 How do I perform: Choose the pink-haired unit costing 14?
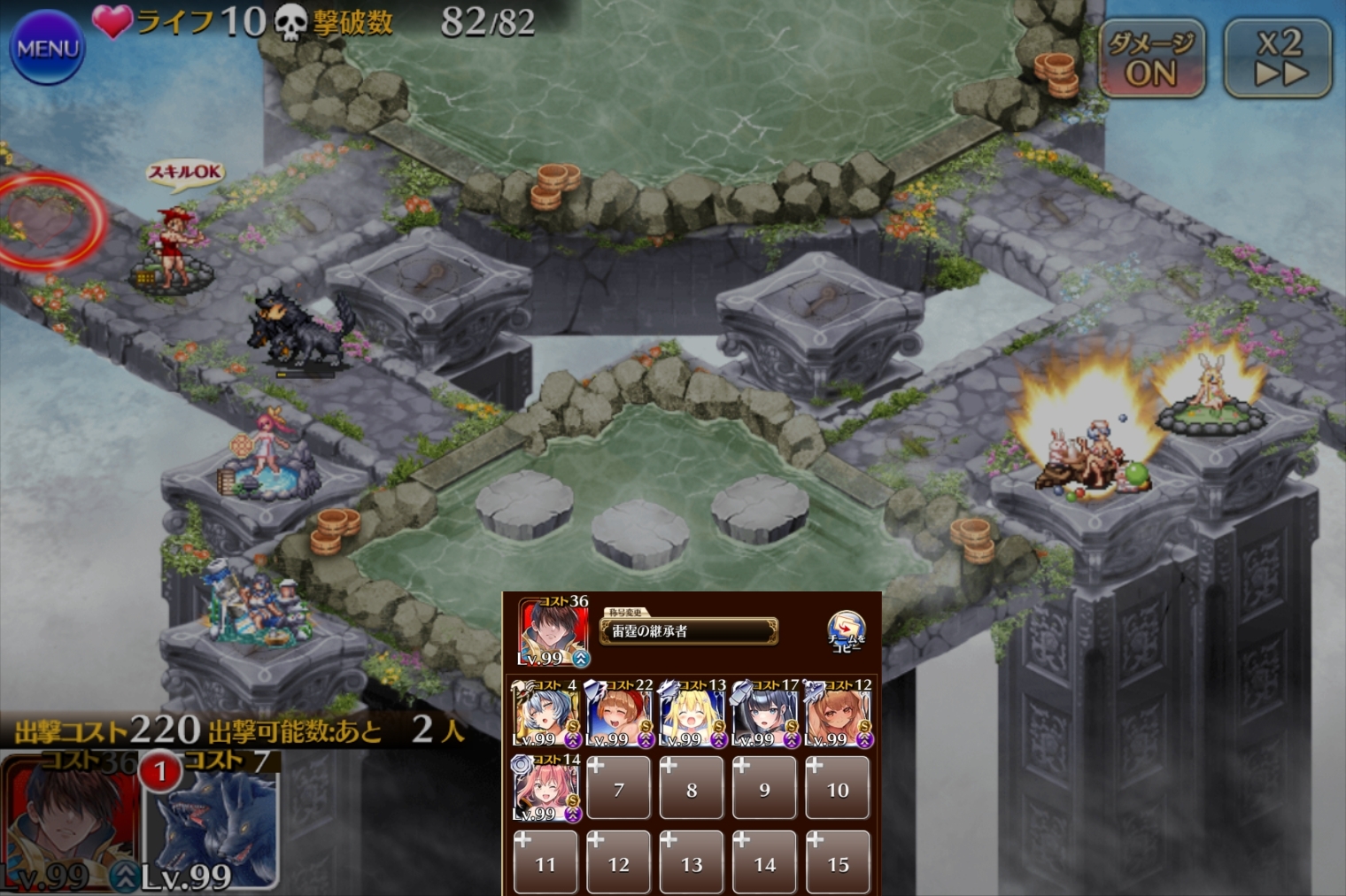tap(545, 788)
